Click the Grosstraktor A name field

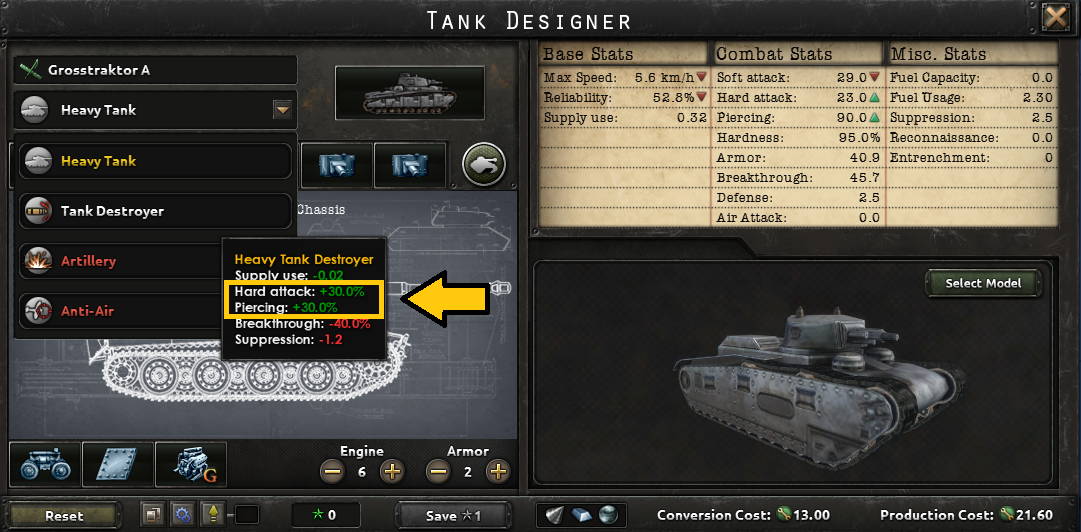click(x=156, y=70)
